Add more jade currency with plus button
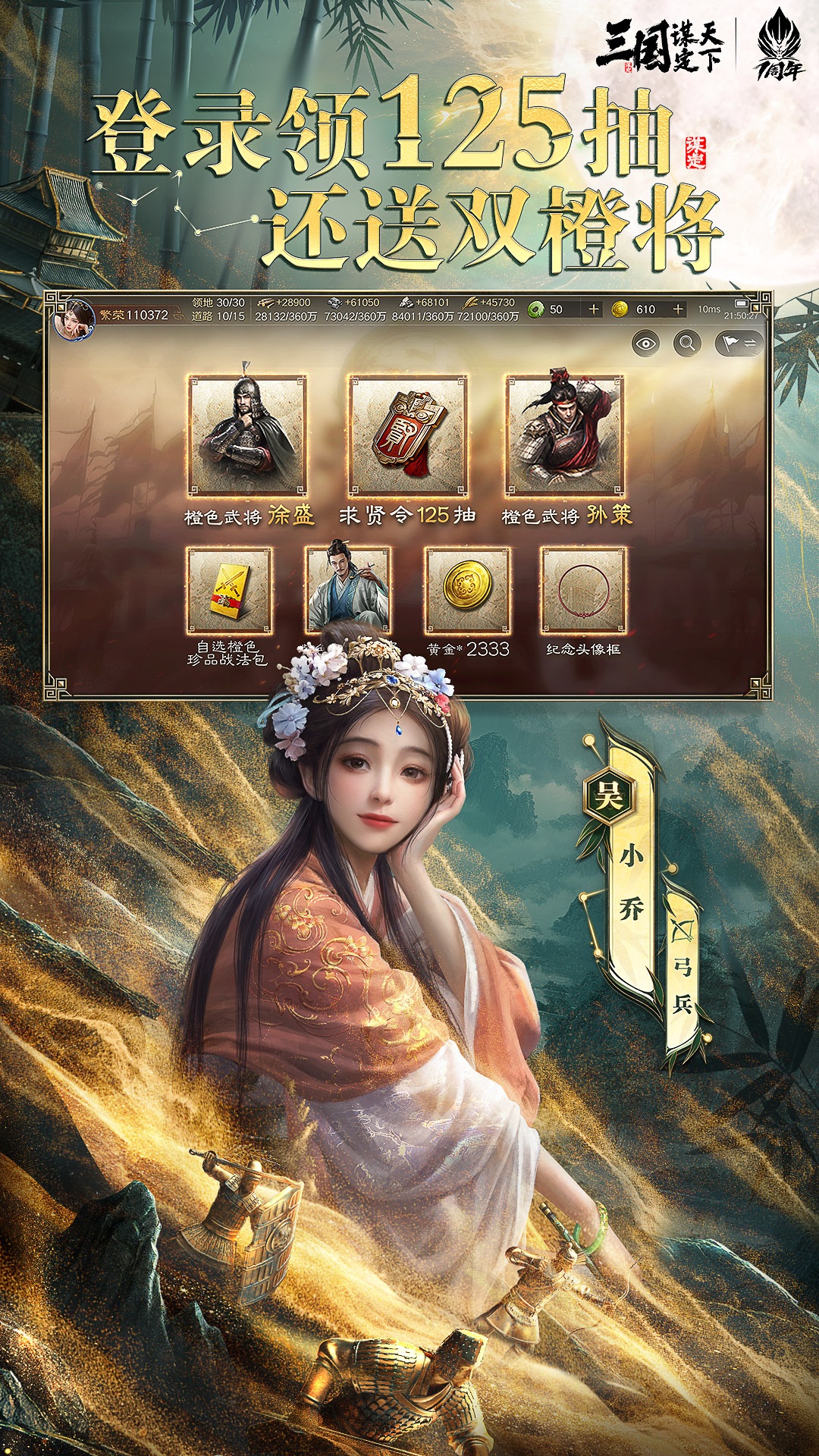The height and width of the screenshot is (1456, 819). click(x=594, y=309)
